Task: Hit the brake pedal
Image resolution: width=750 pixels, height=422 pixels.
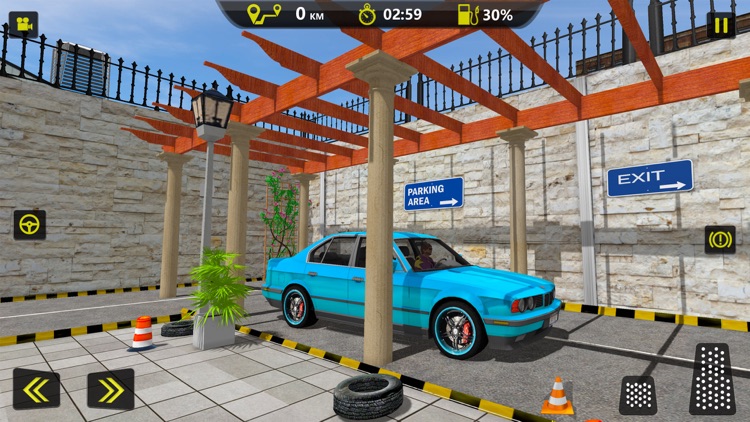Action: point(638,394)
